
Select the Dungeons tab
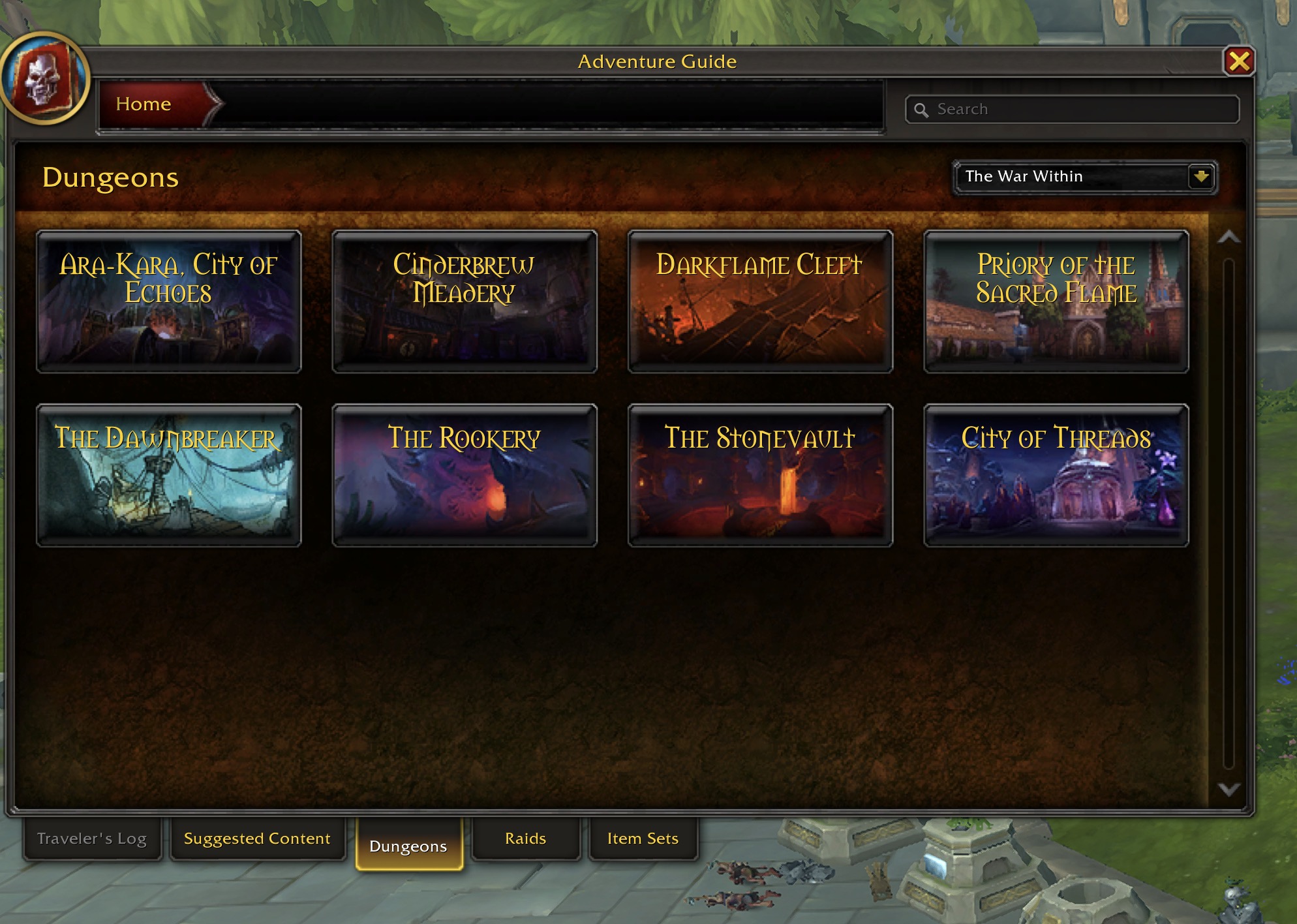(x=408, y=846)
